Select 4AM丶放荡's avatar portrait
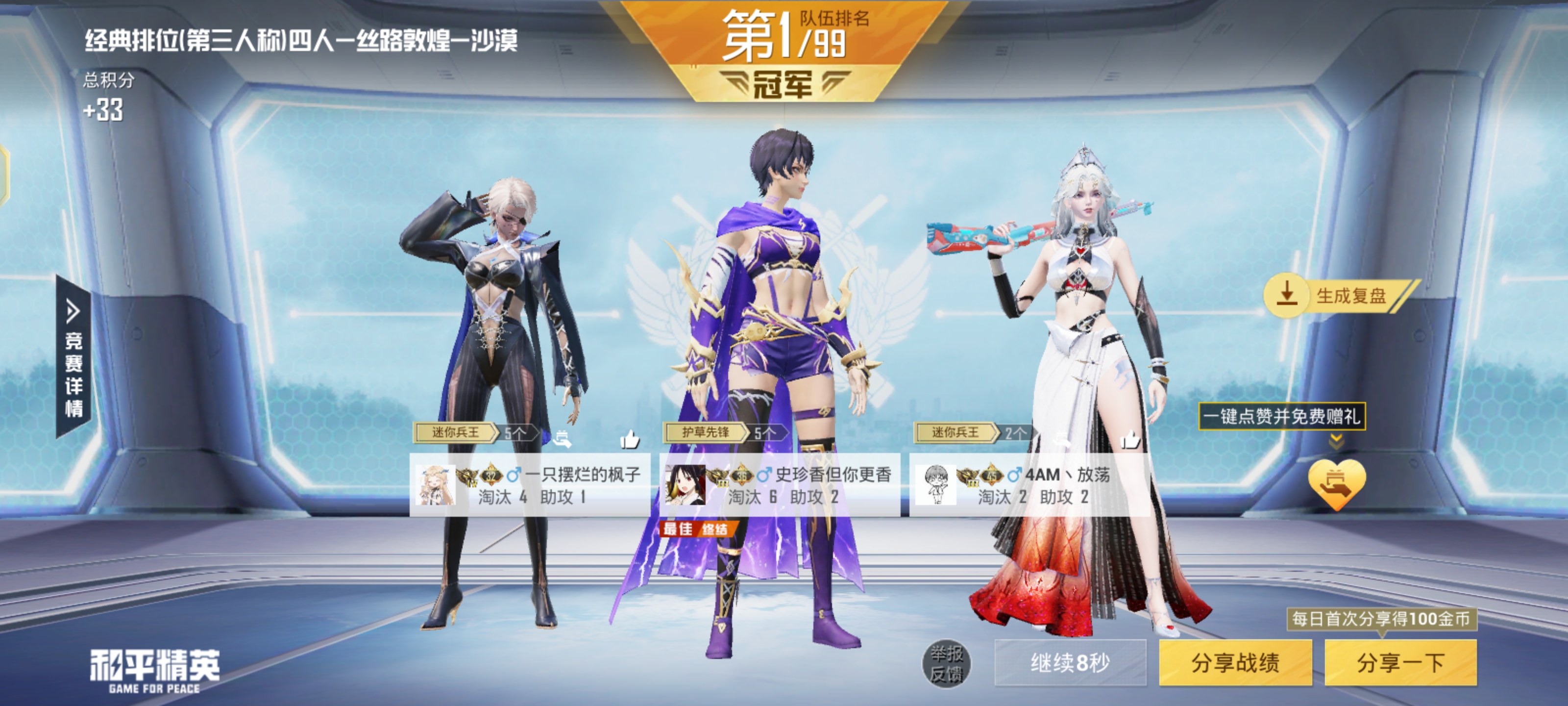The height and width of the screenshot is (706, 1568). click(935, 485)
